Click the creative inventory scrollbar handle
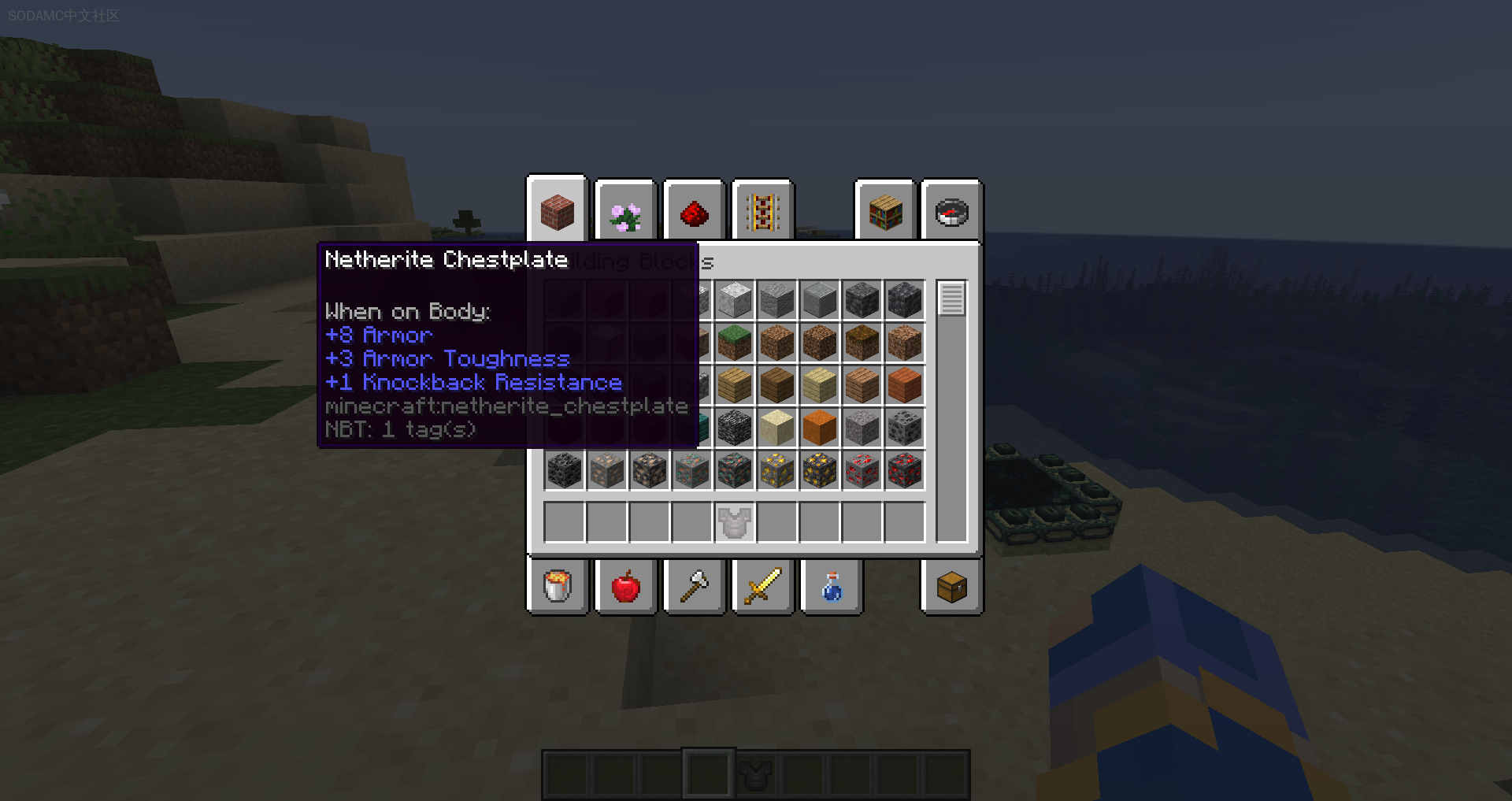Image resolution: width=1512 pixels, height=801 pixels. tap(951, 299)
